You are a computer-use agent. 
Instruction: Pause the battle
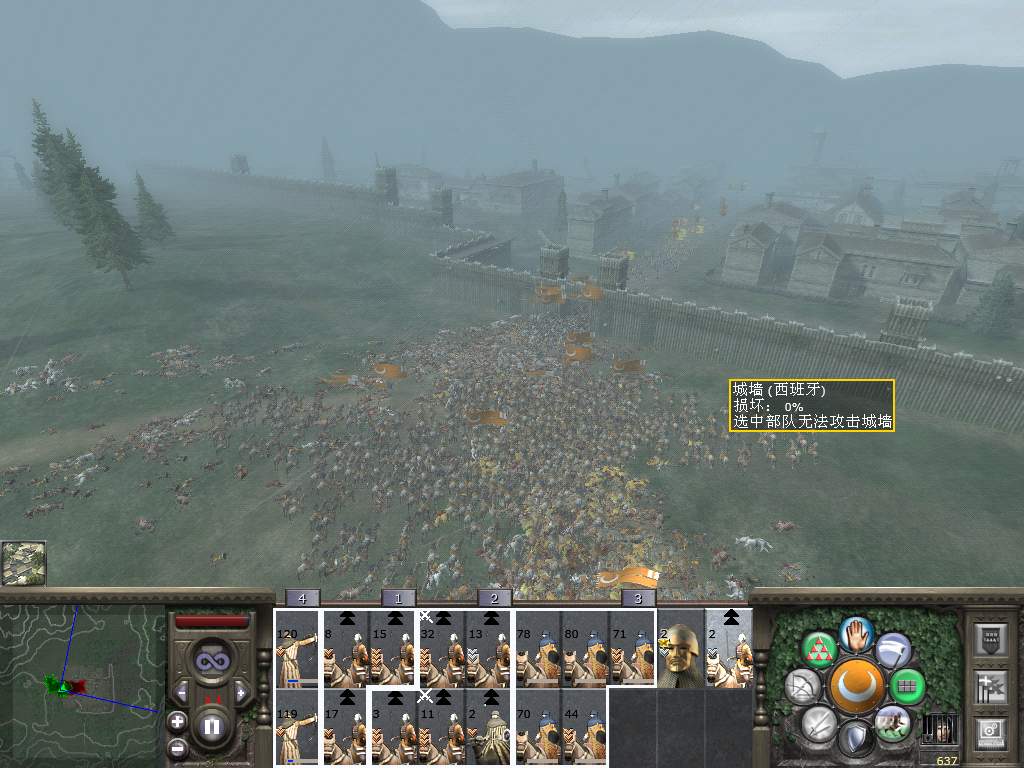tap(212, 725)
